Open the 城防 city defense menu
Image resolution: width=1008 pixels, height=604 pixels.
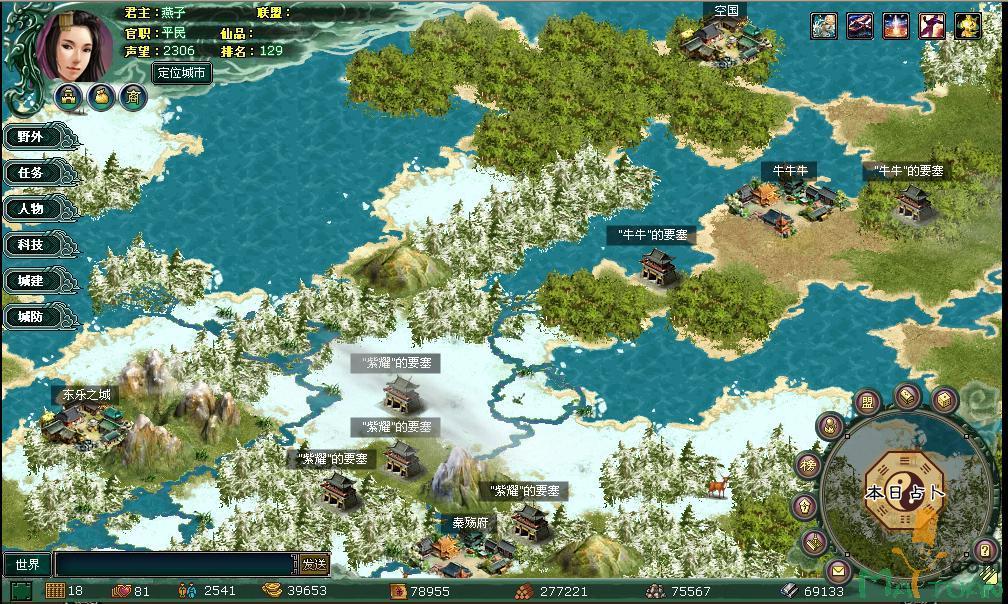click(x=31, y=317)
